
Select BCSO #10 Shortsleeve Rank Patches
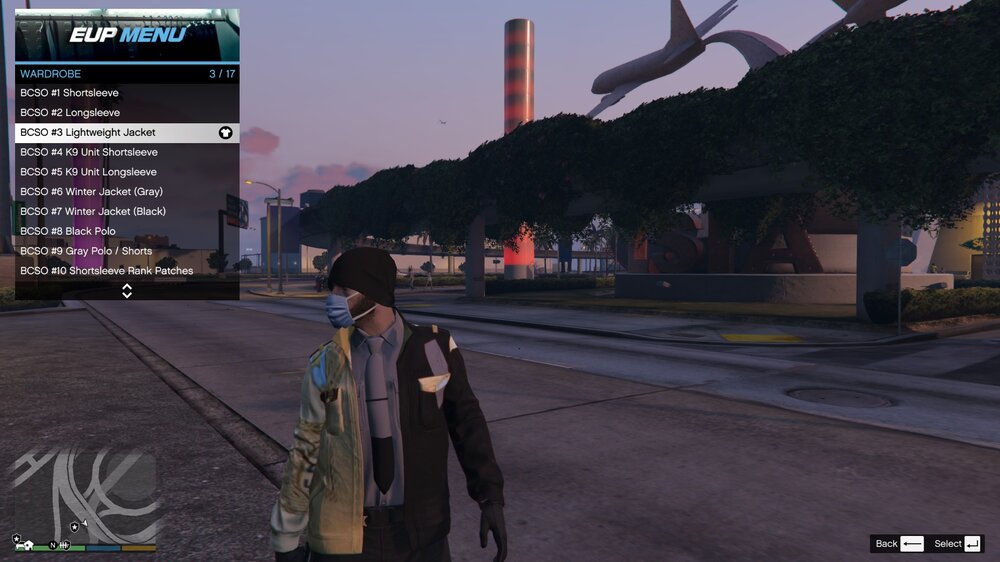(127, 271)
